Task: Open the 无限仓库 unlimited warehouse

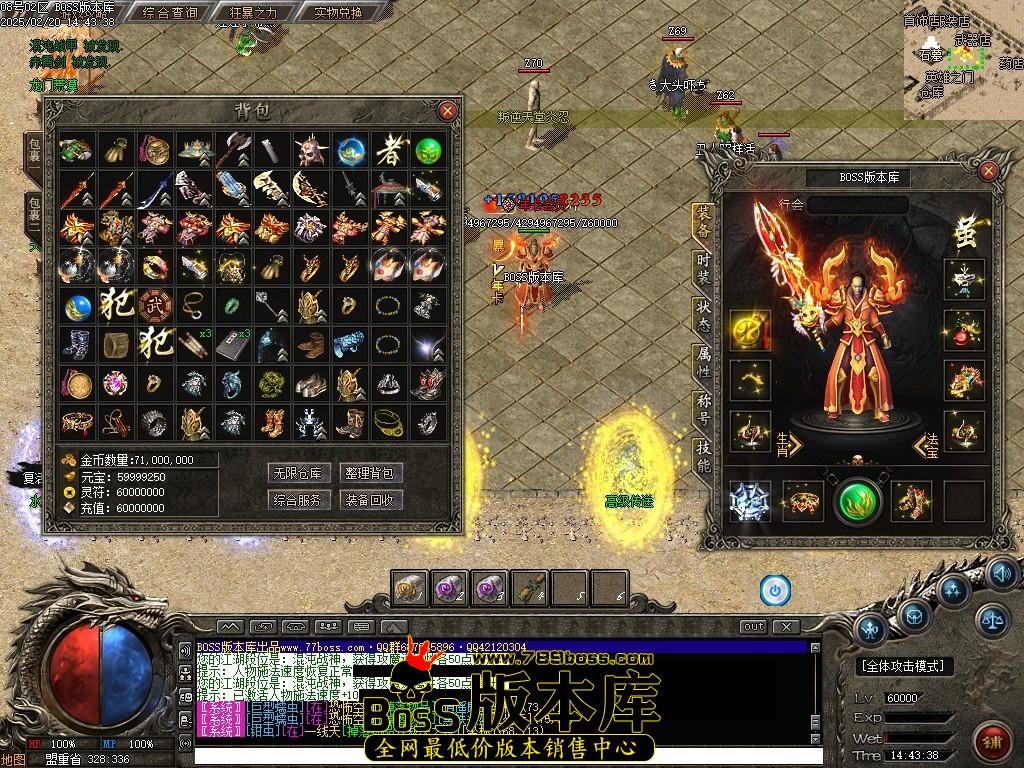Action: (x=299, y=473)
